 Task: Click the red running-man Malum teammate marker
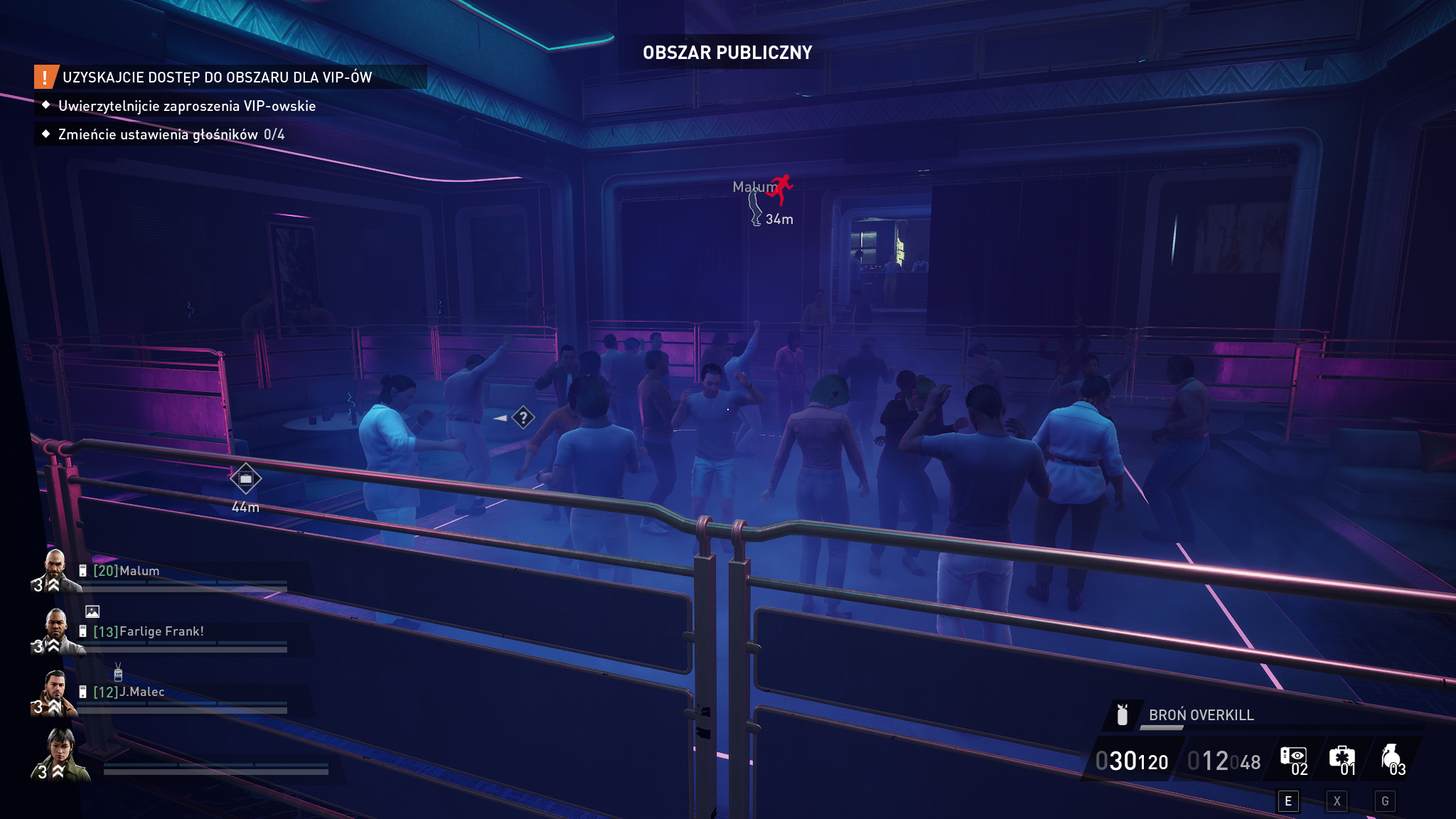tap(781, 188)
